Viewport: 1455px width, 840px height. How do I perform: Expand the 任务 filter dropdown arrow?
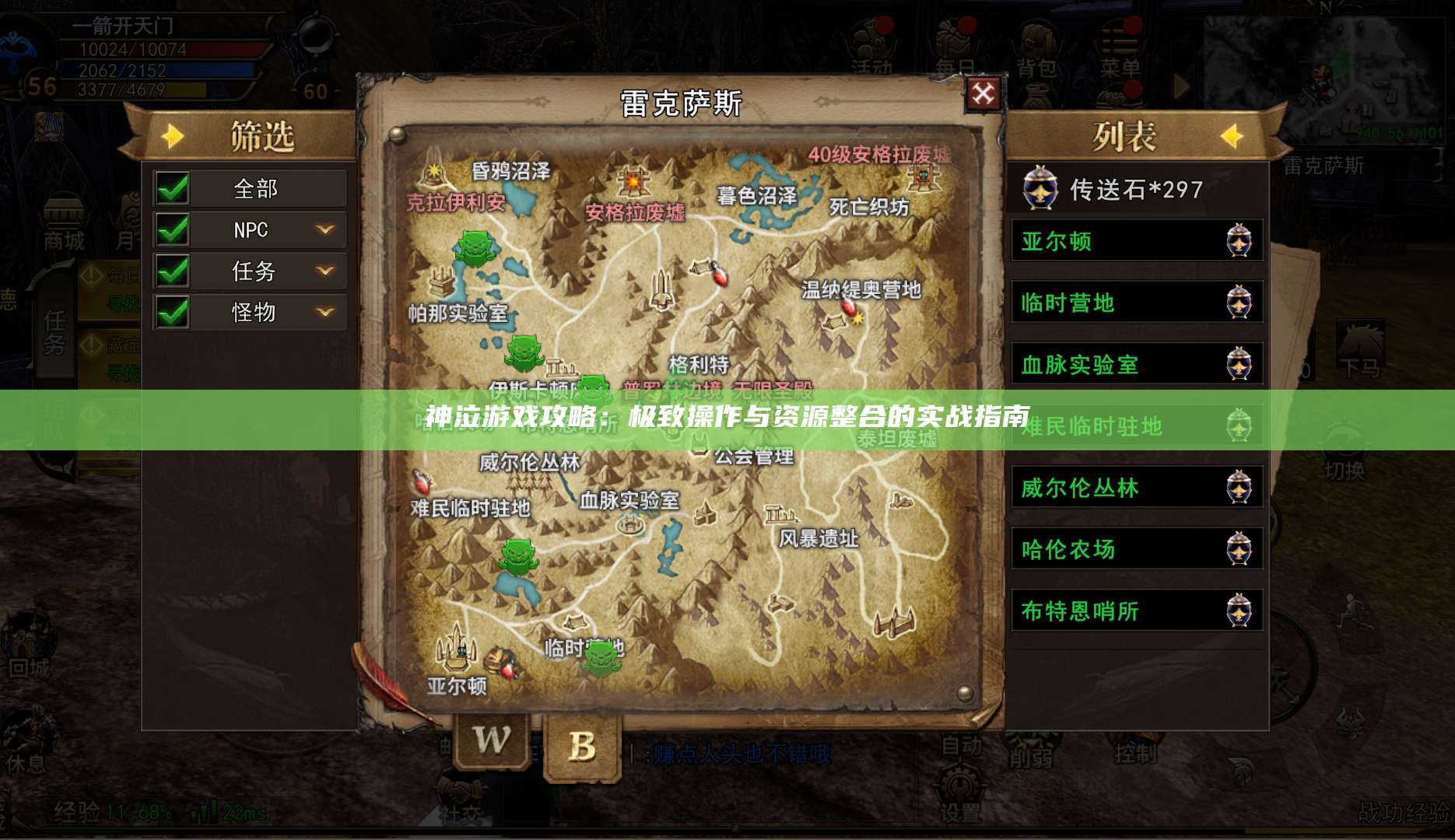[325, 271]
